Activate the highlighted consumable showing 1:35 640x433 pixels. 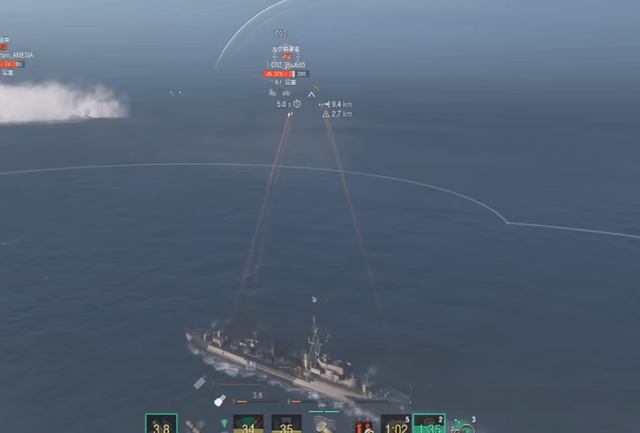(429, 425)
